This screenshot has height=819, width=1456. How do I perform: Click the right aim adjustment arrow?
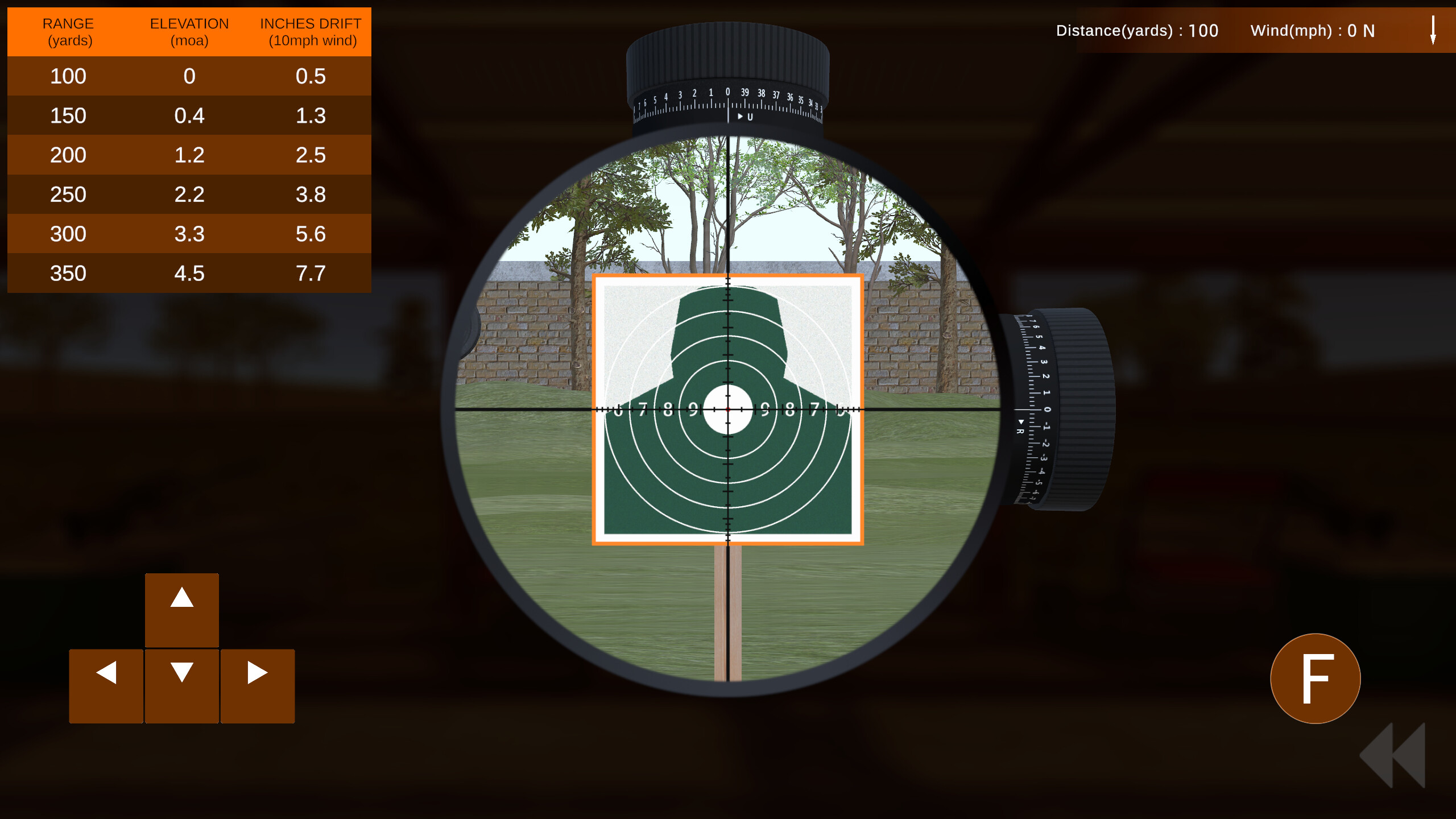pos(257,685)
